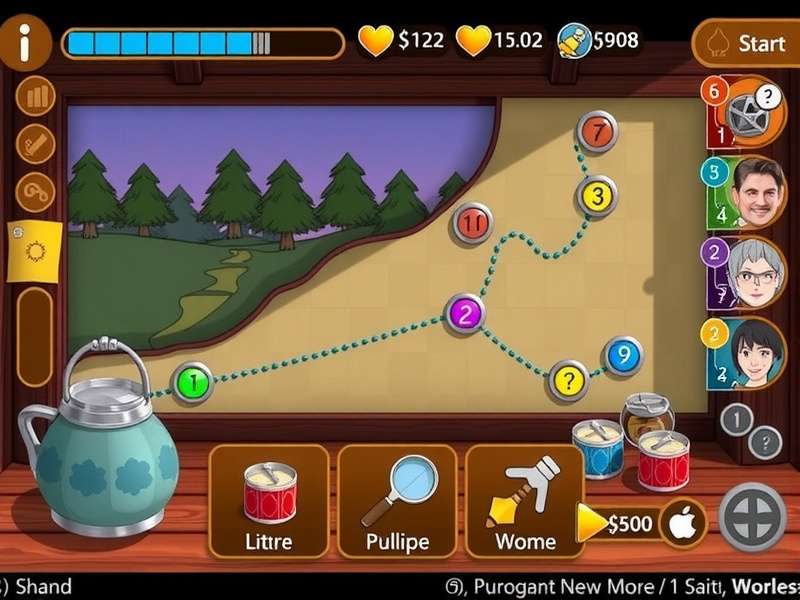Choose the orange map node 7
This screenshot has width=800, height=600.
click(x=597, y=131)
